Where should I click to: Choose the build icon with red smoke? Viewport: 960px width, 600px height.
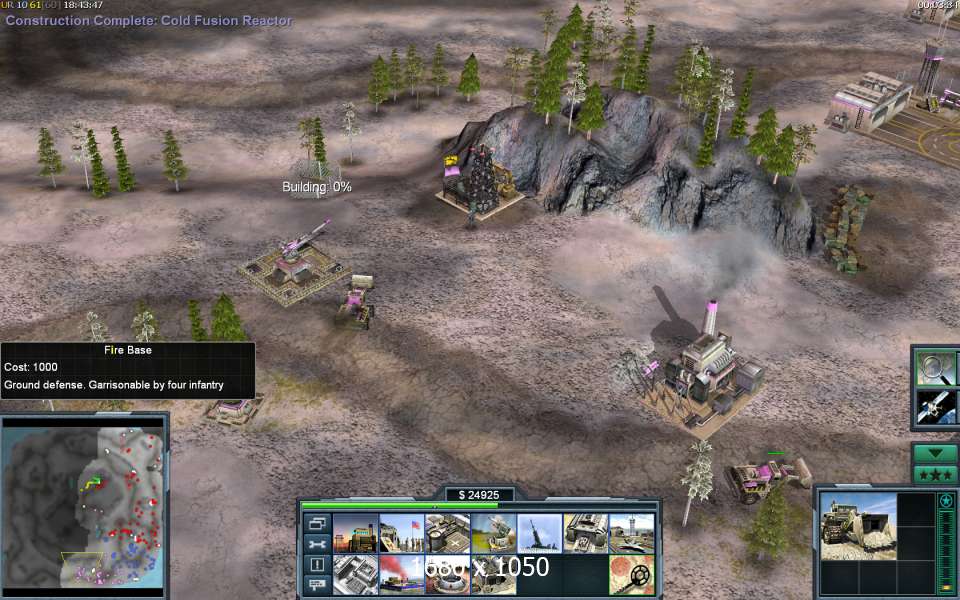(x=401, y=575)
